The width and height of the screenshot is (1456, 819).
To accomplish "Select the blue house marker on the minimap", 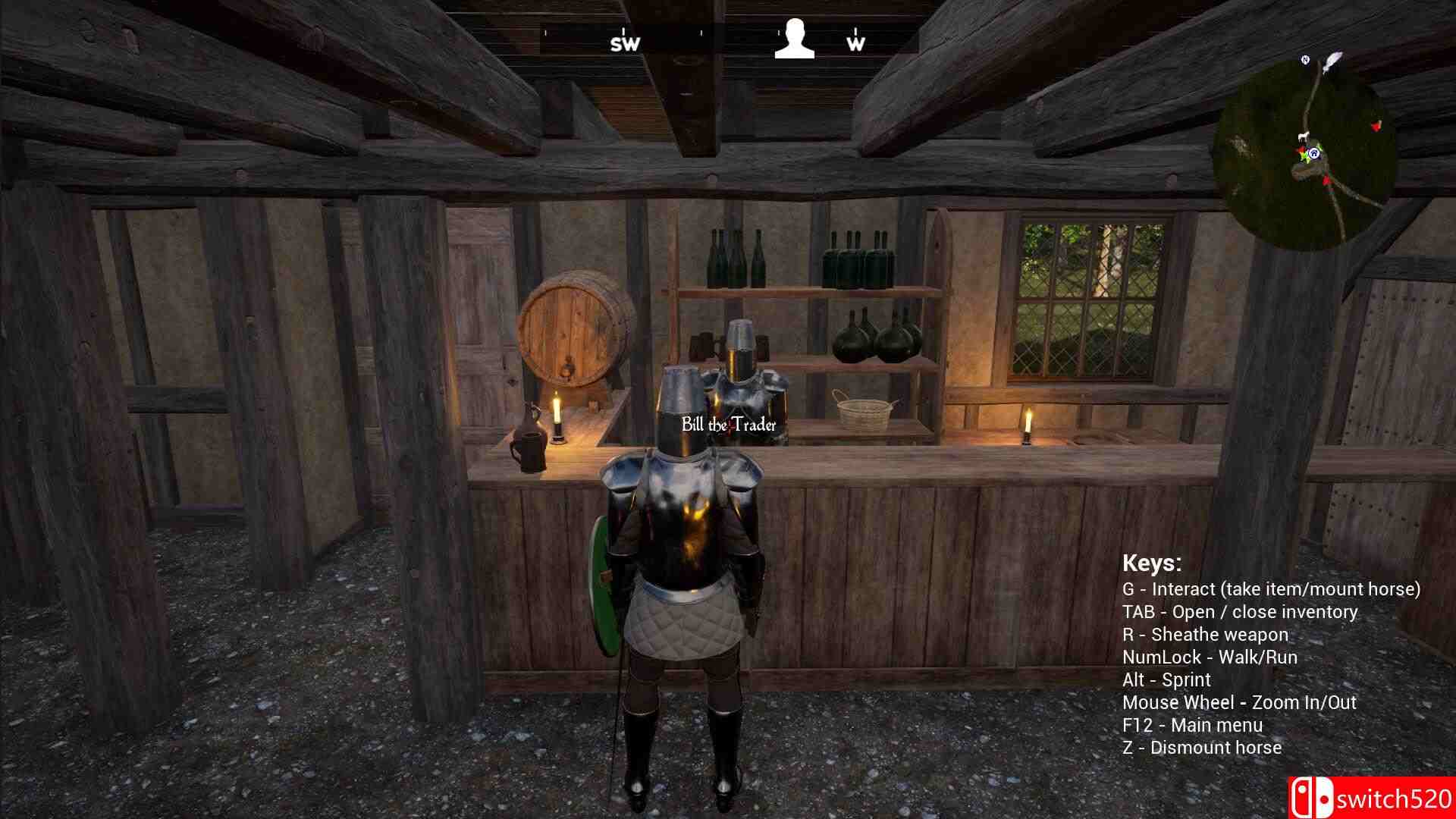I will click(1314, 154).
